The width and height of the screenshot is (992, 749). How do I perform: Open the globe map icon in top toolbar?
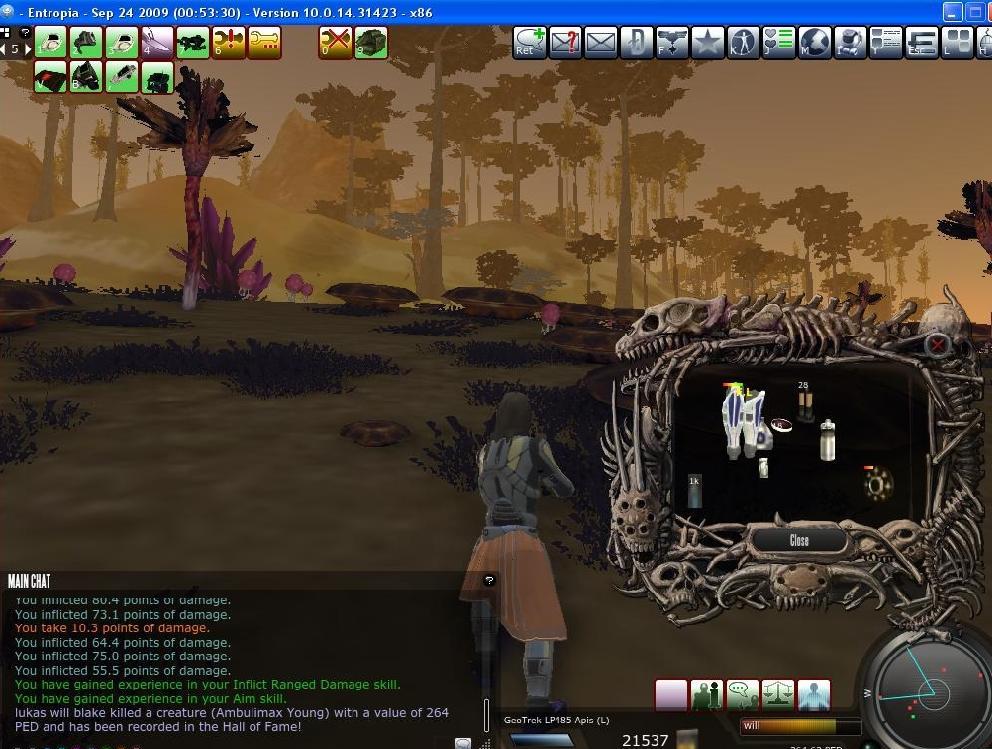click(x=814, y=42)
